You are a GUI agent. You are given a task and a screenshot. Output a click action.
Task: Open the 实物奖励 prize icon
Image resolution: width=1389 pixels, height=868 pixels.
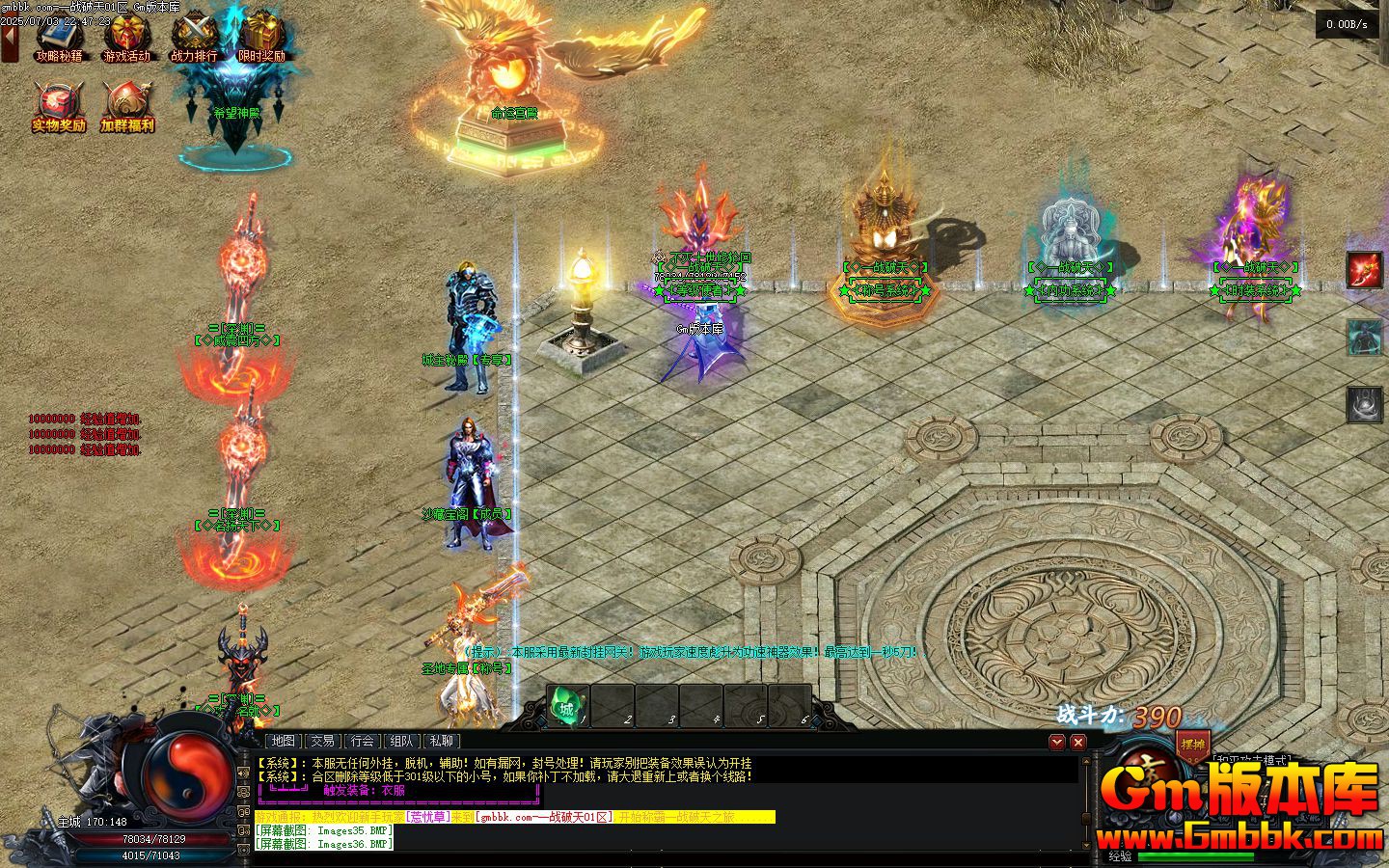[x=55, y=101]
